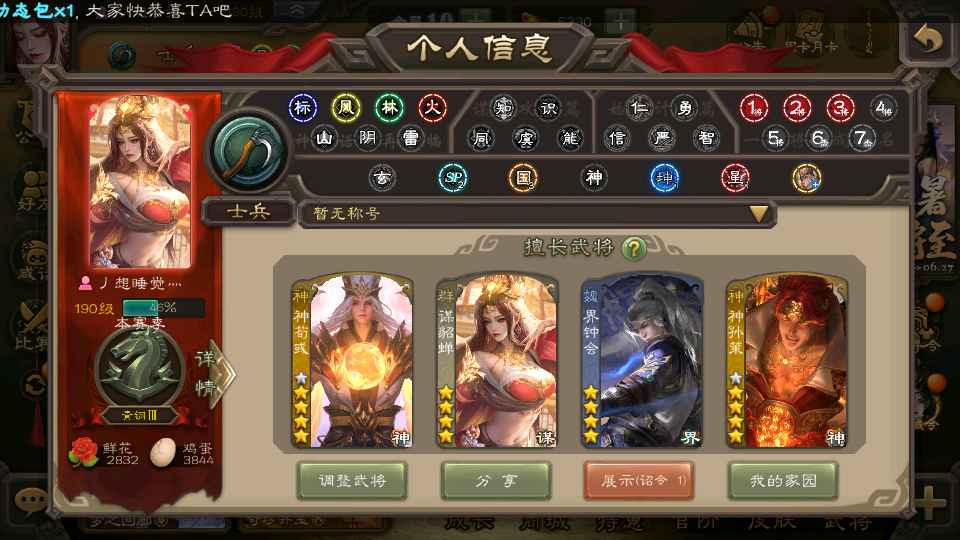Viewport: 960px width, 540px height.
Task: Click the sickle emblem icon
Action: pos(246,151)
